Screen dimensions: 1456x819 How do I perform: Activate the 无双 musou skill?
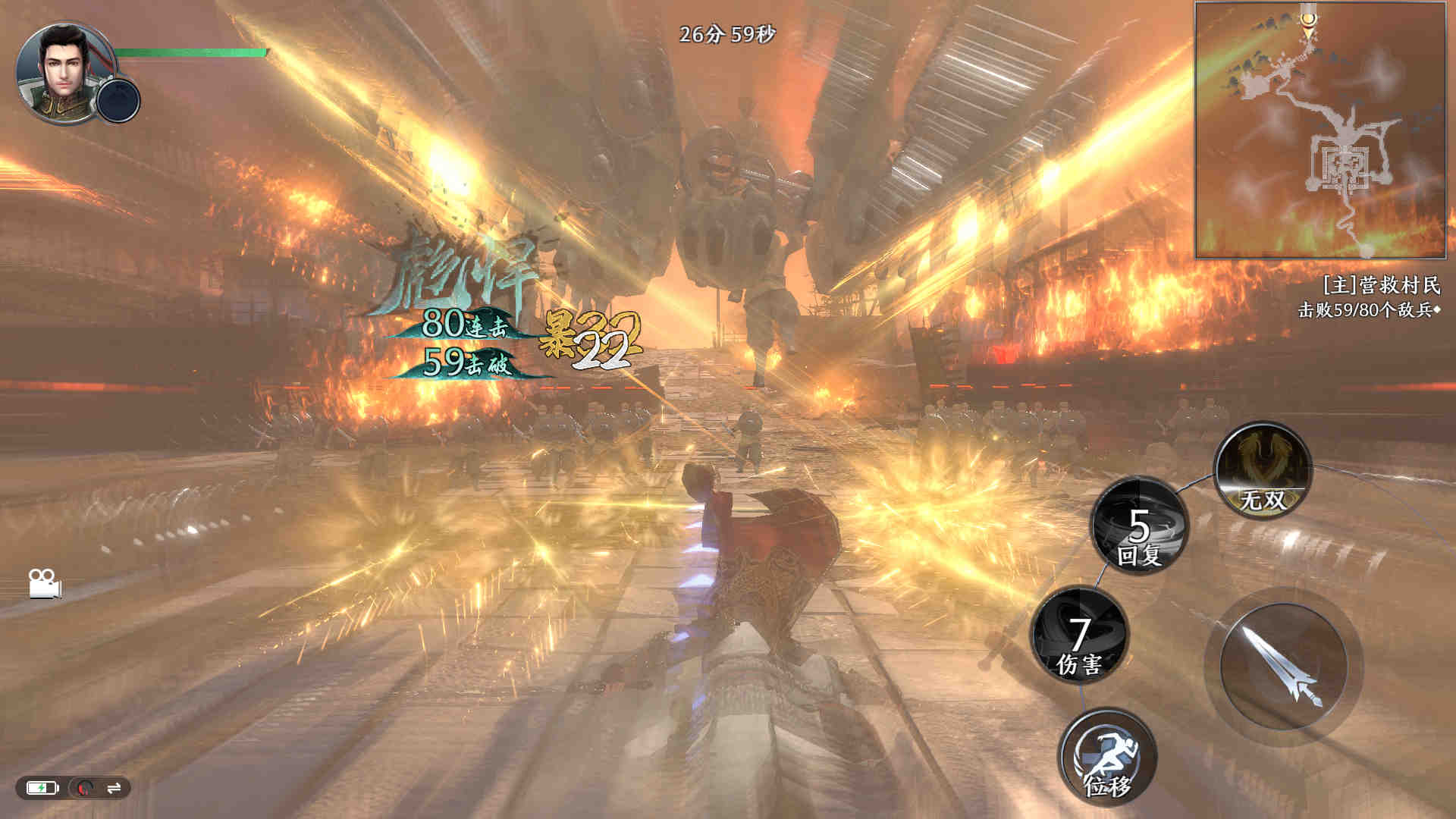pos(1263,471)
